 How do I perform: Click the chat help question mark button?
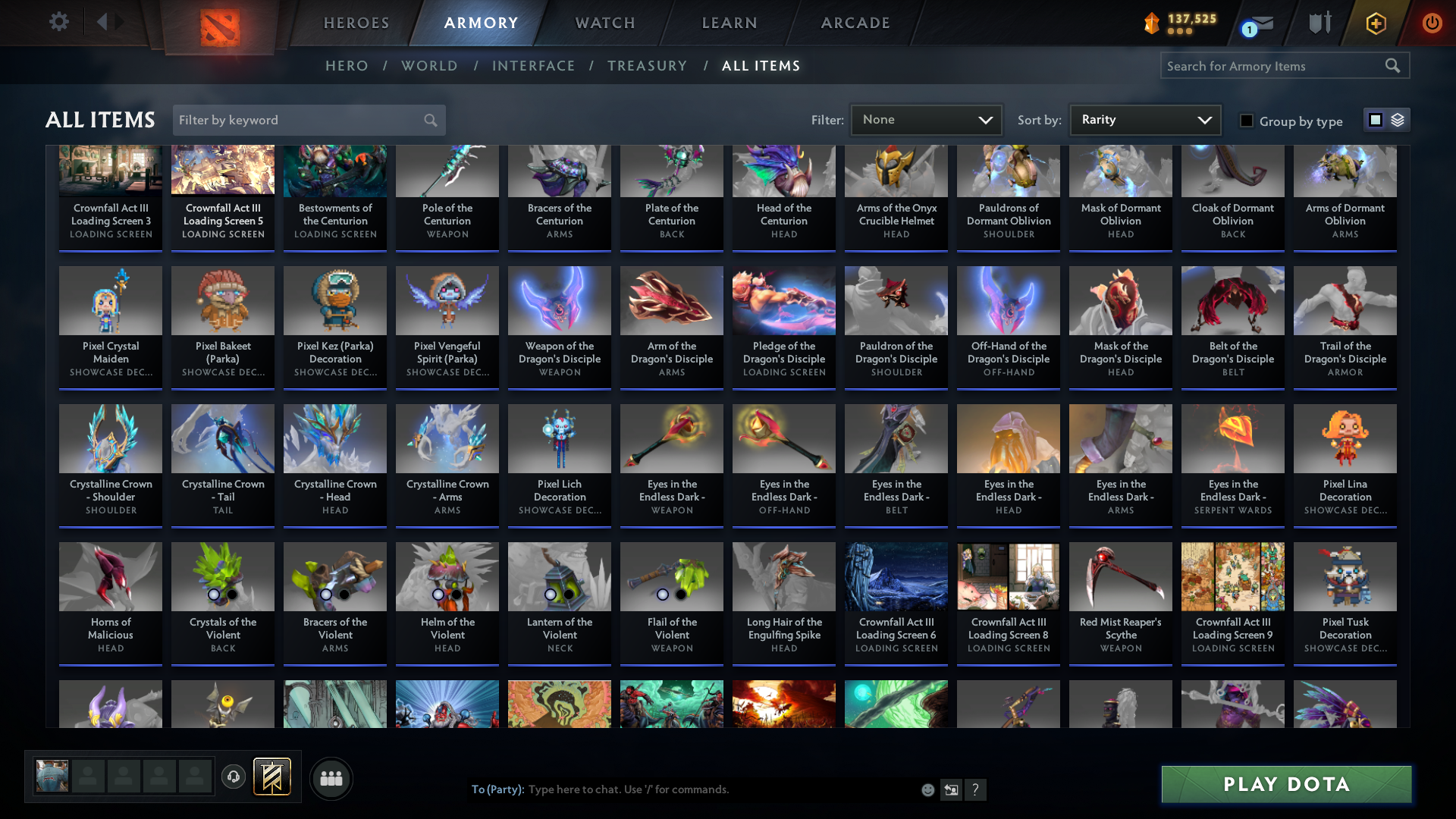pyautogui.click(x=976, y=789)
